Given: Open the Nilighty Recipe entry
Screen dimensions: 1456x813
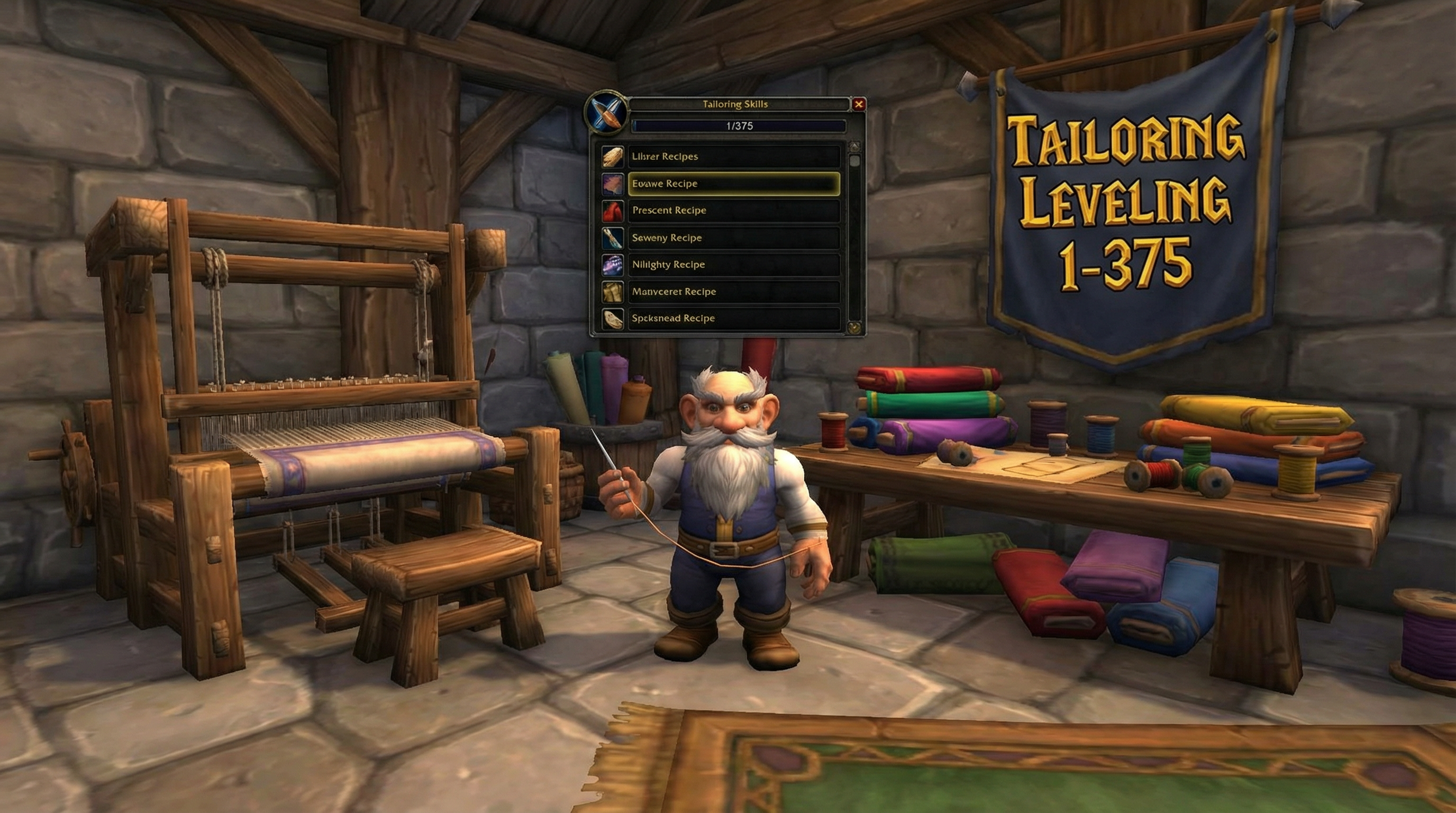Looking at the screenshot, I should (x=734, y=265).
